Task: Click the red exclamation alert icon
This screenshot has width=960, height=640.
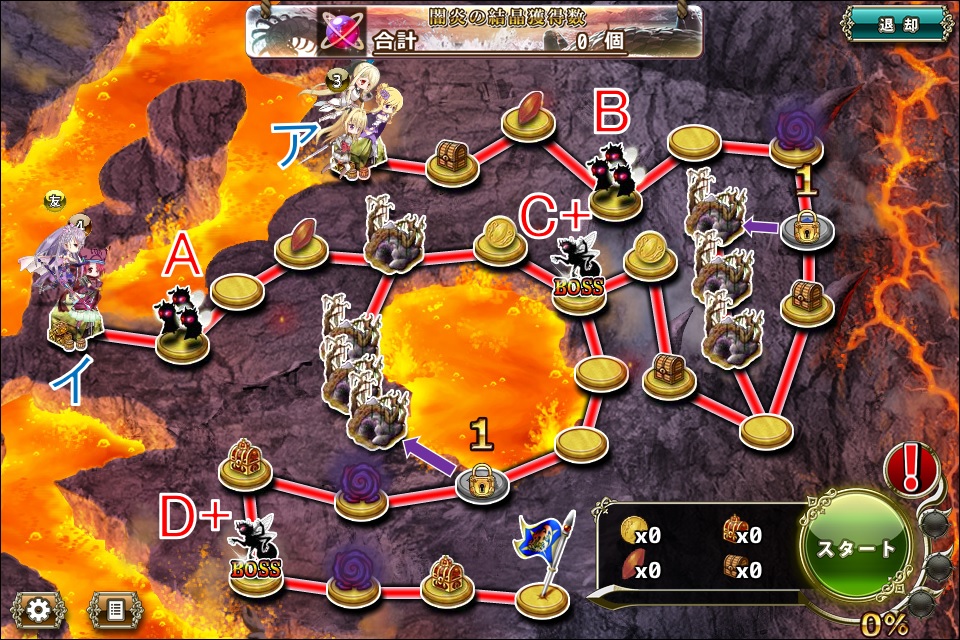Action: pyautogui.click(x=913, y=467)
